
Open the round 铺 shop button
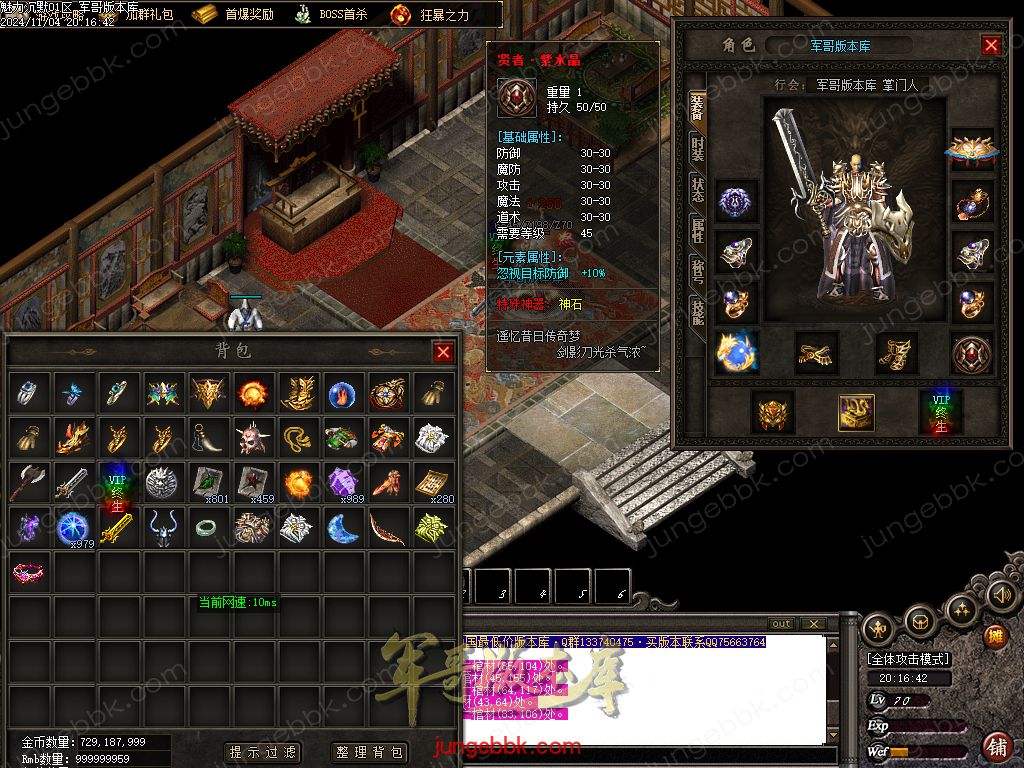click(996, 746)
